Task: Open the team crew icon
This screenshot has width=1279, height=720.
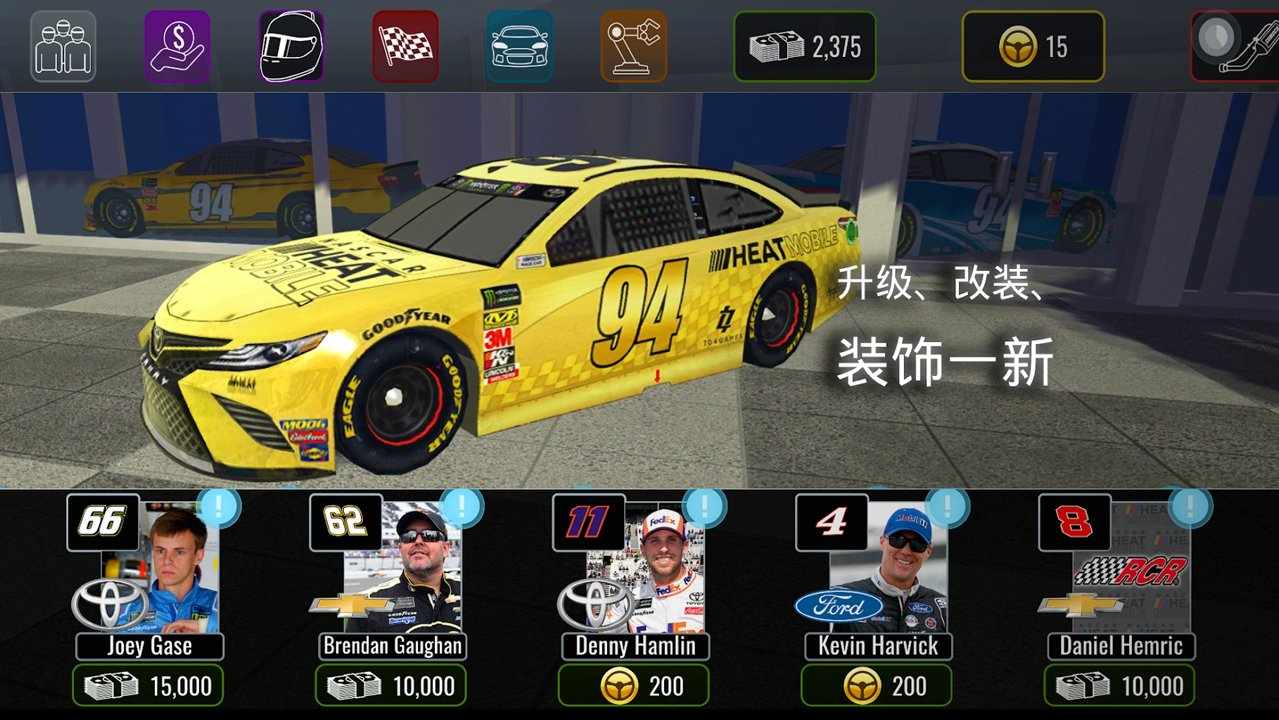Action: coord(63,46)
